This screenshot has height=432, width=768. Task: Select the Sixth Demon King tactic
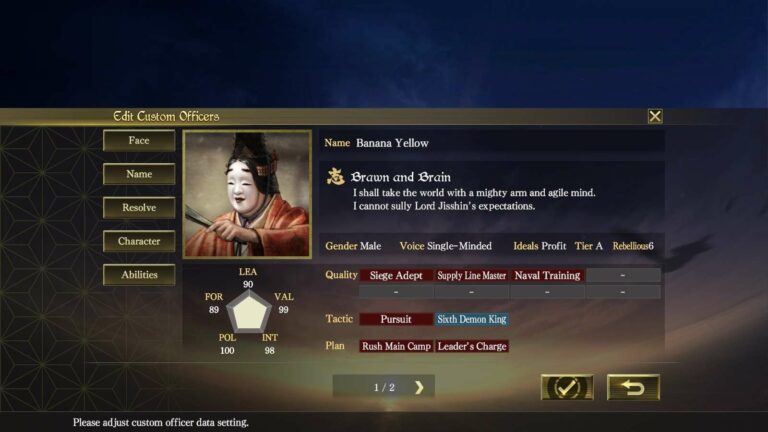click(x=472, y=319)
